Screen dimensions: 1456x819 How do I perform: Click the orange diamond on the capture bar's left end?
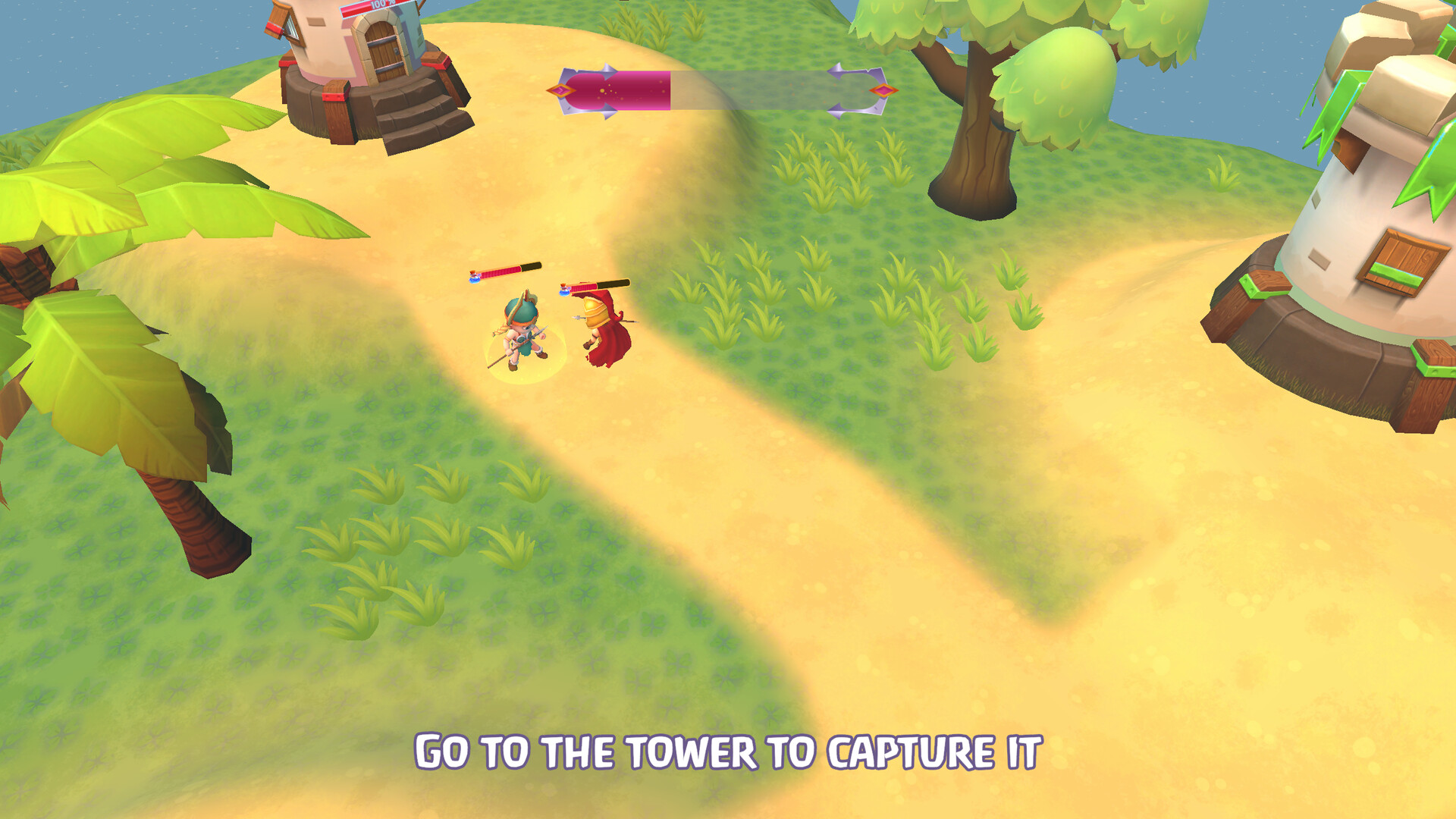point(561,90)
